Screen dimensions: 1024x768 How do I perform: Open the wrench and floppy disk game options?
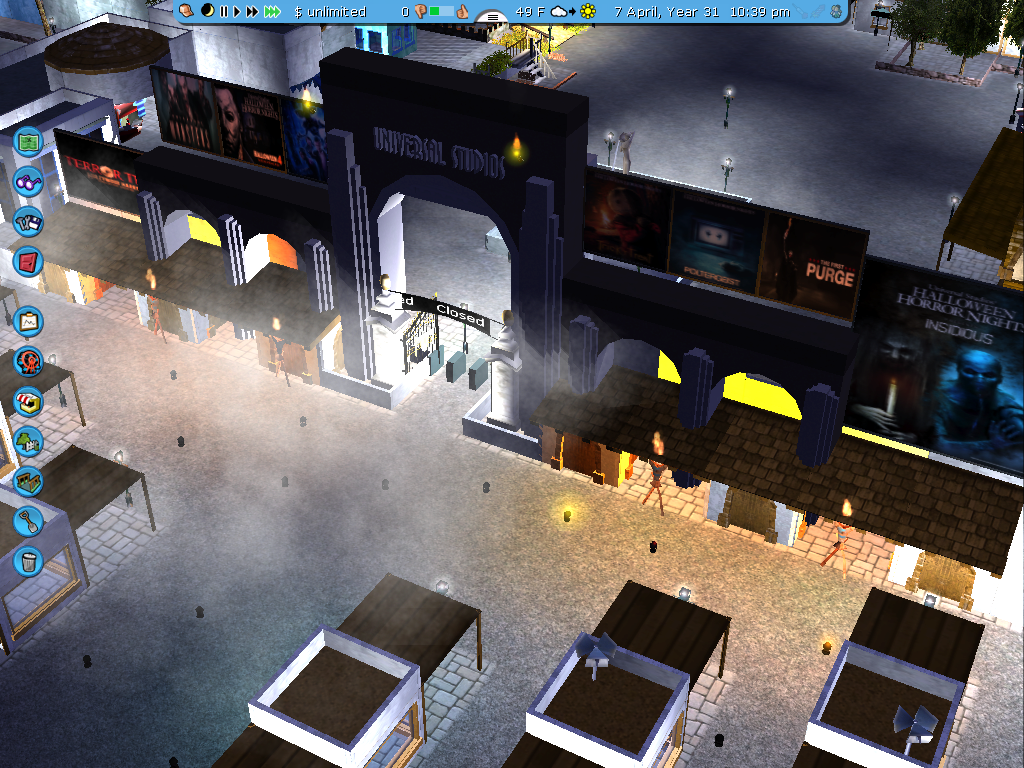coord(28,221)
